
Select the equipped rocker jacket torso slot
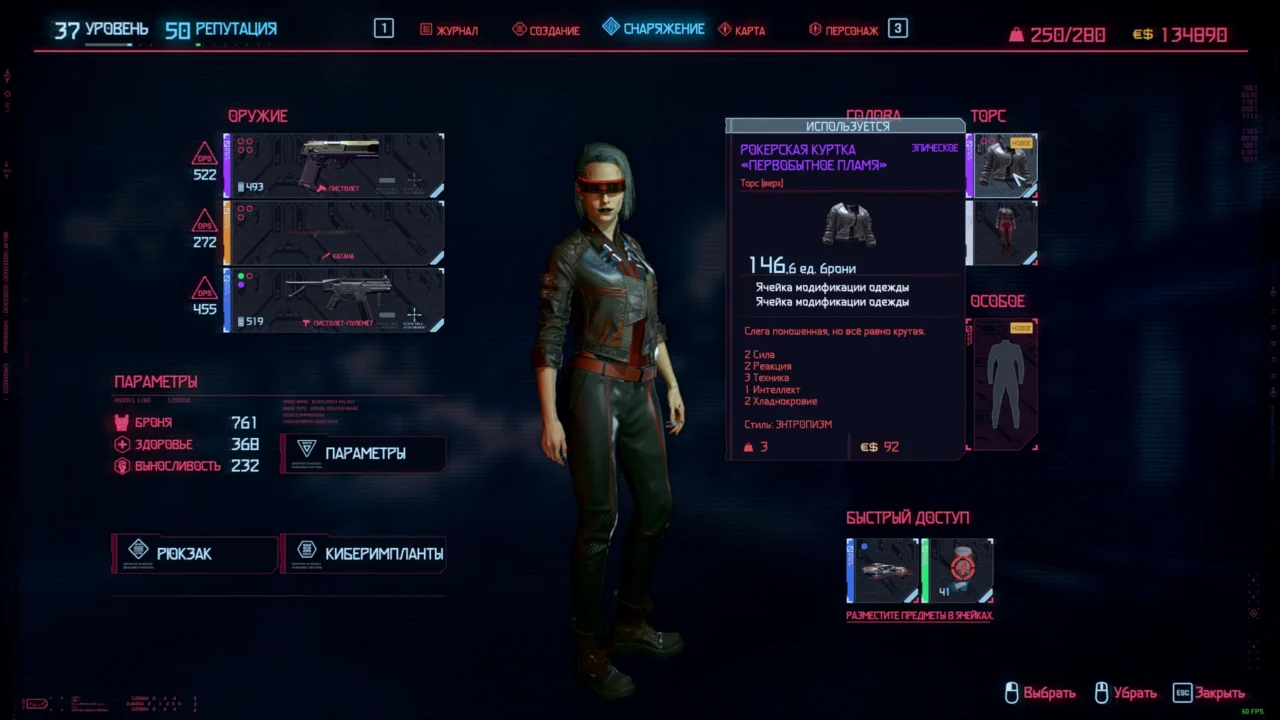point(1003,165)
